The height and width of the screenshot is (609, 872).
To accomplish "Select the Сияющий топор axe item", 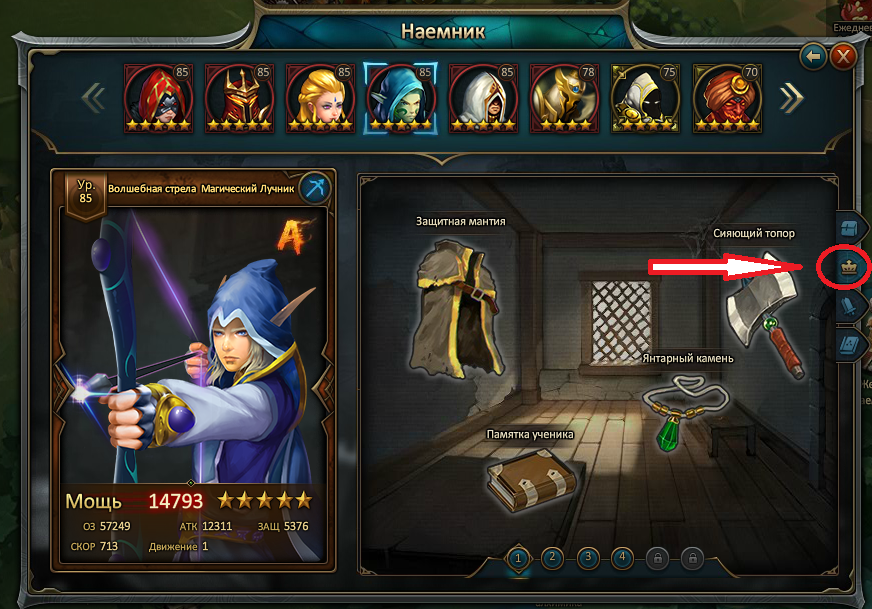I will (x=763, y=310).
